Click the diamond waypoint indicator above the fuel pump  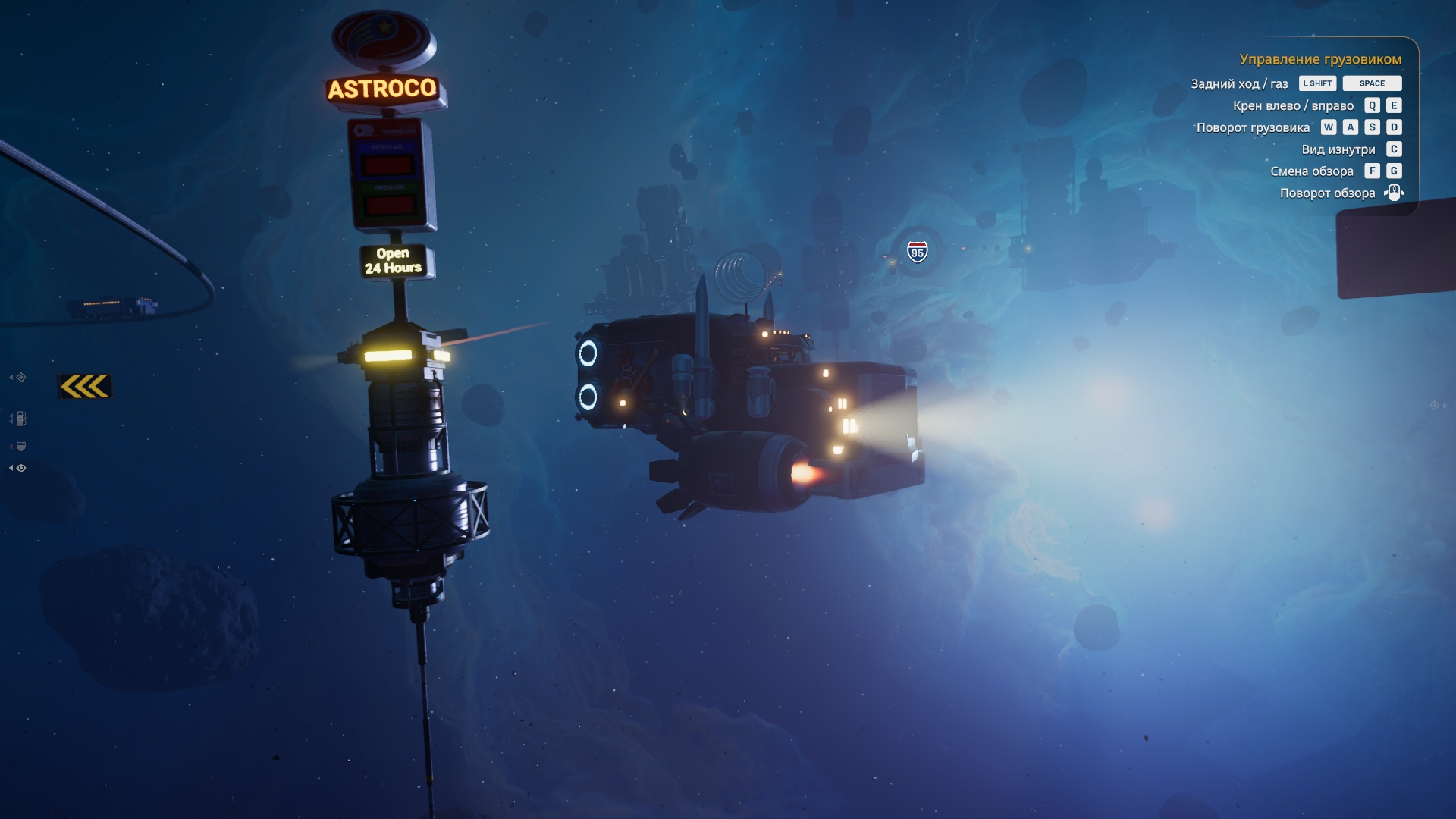21,378
